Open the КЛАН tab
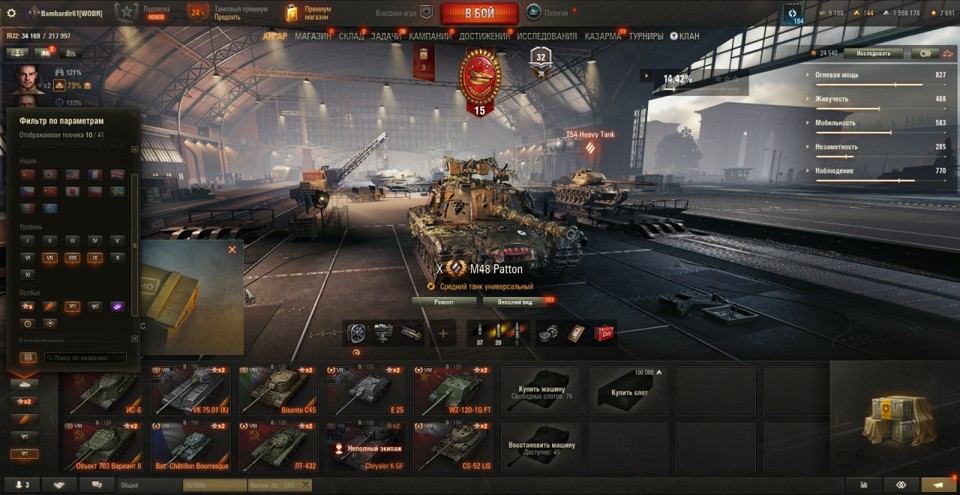Viewport: 960px width, 495px height. 687,36
